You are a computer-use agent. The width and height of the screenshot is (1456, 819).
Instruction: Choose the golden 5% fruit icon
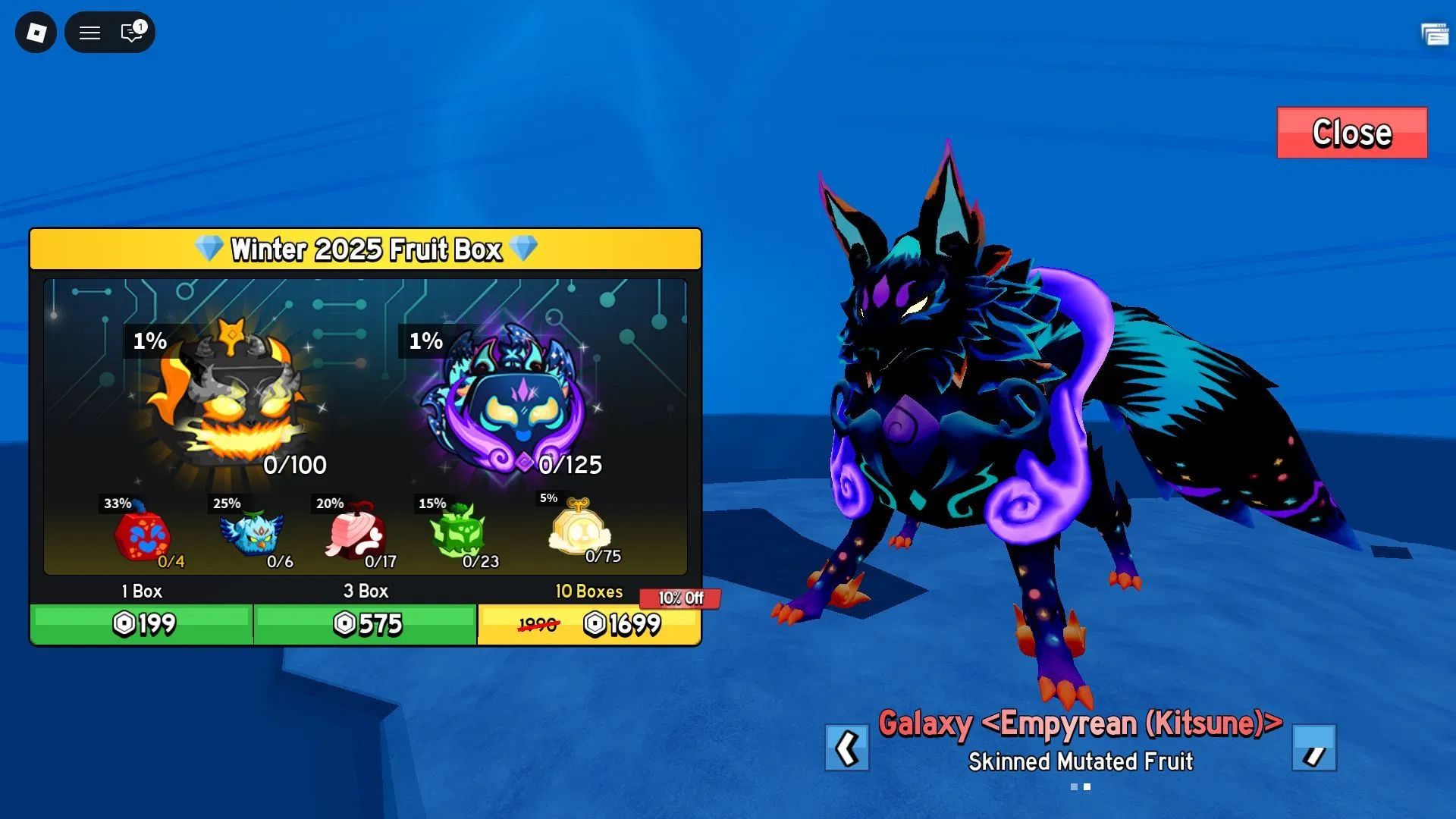click(x=579, y=529)
